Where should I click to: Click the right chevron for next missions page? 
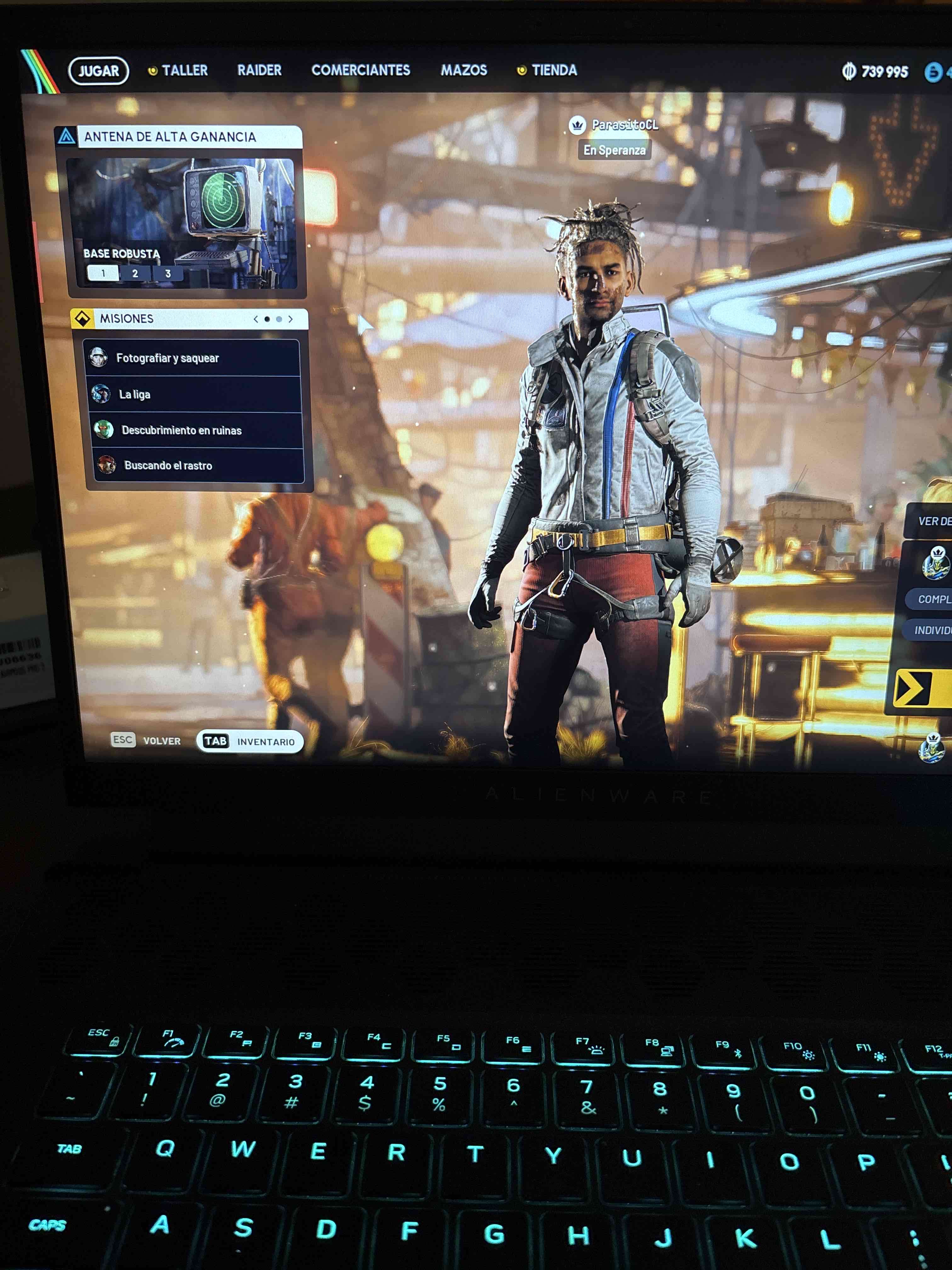coord(291,319)
